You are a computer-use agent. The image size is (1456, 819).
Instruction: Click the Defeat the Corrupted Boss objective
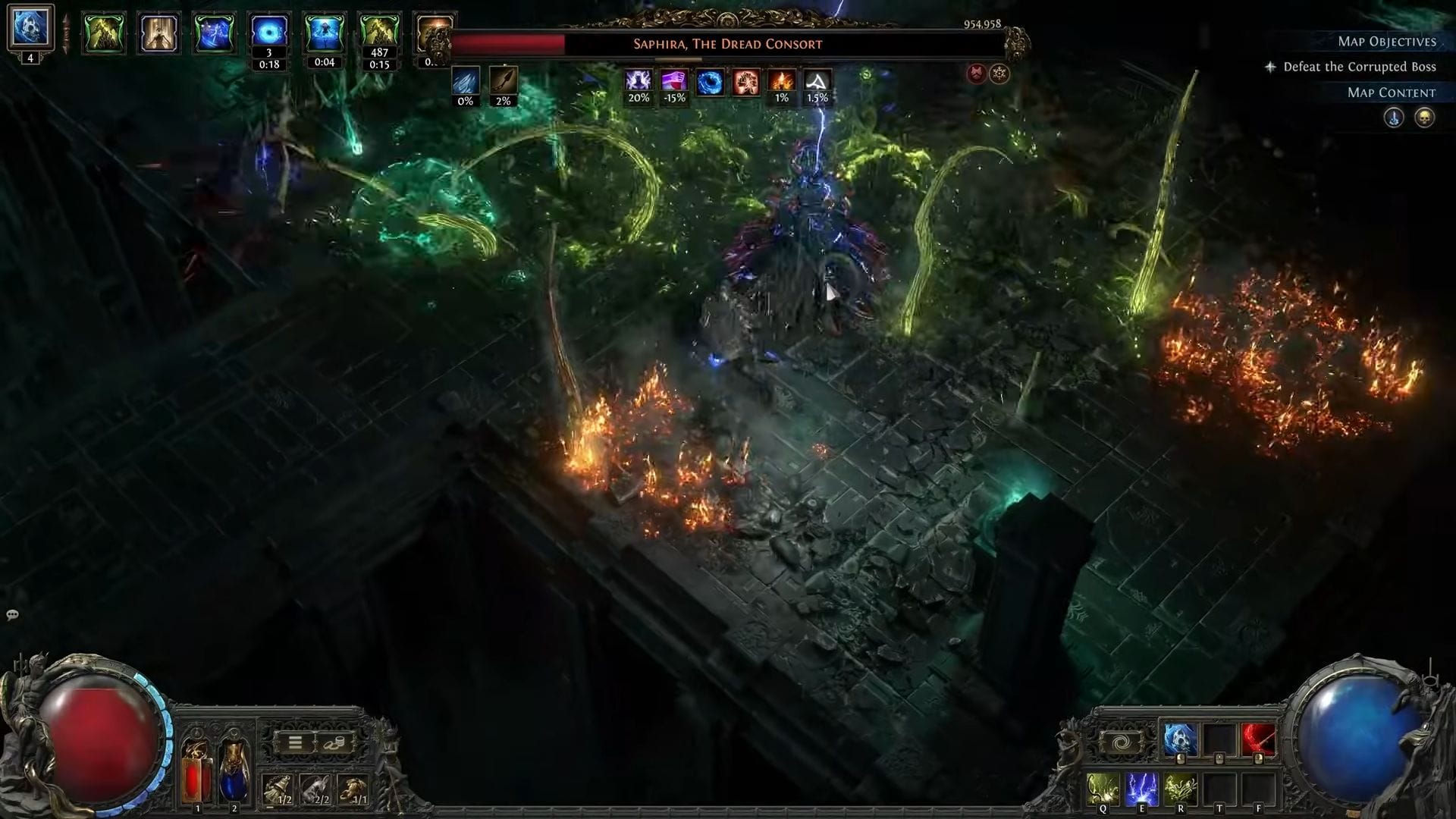(1357, 67)
